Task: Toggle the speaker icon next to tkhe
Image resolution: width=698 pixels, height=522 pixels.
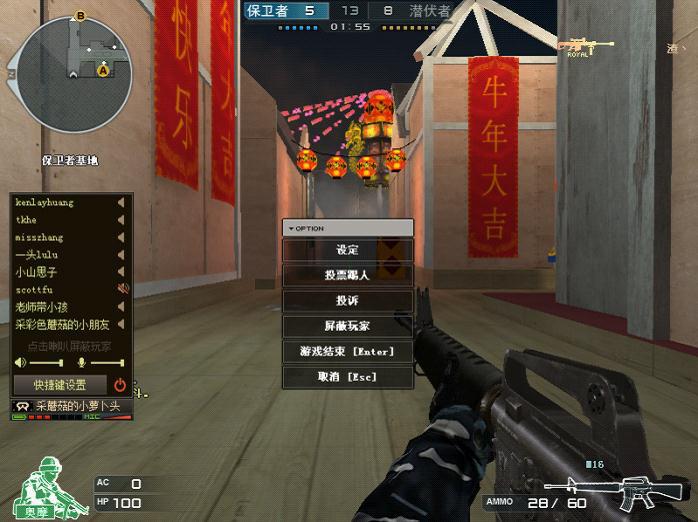Action: point(122,220)
